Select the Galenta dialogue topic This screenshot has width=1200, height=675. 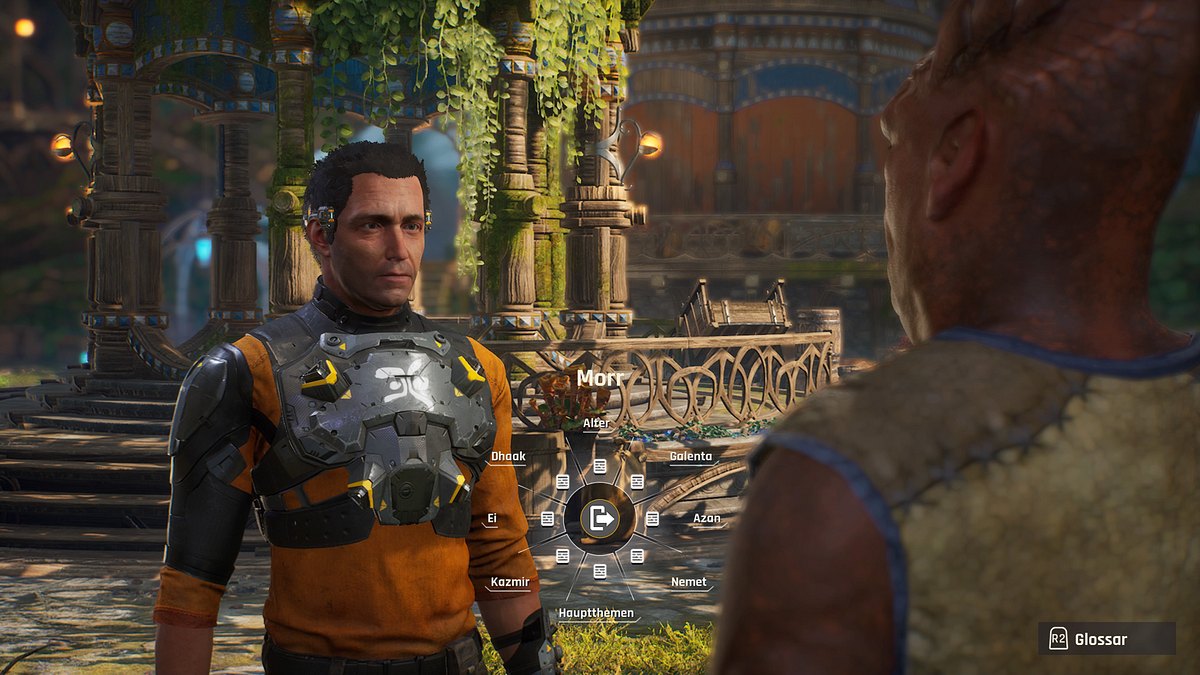click(x=691, y=457)
